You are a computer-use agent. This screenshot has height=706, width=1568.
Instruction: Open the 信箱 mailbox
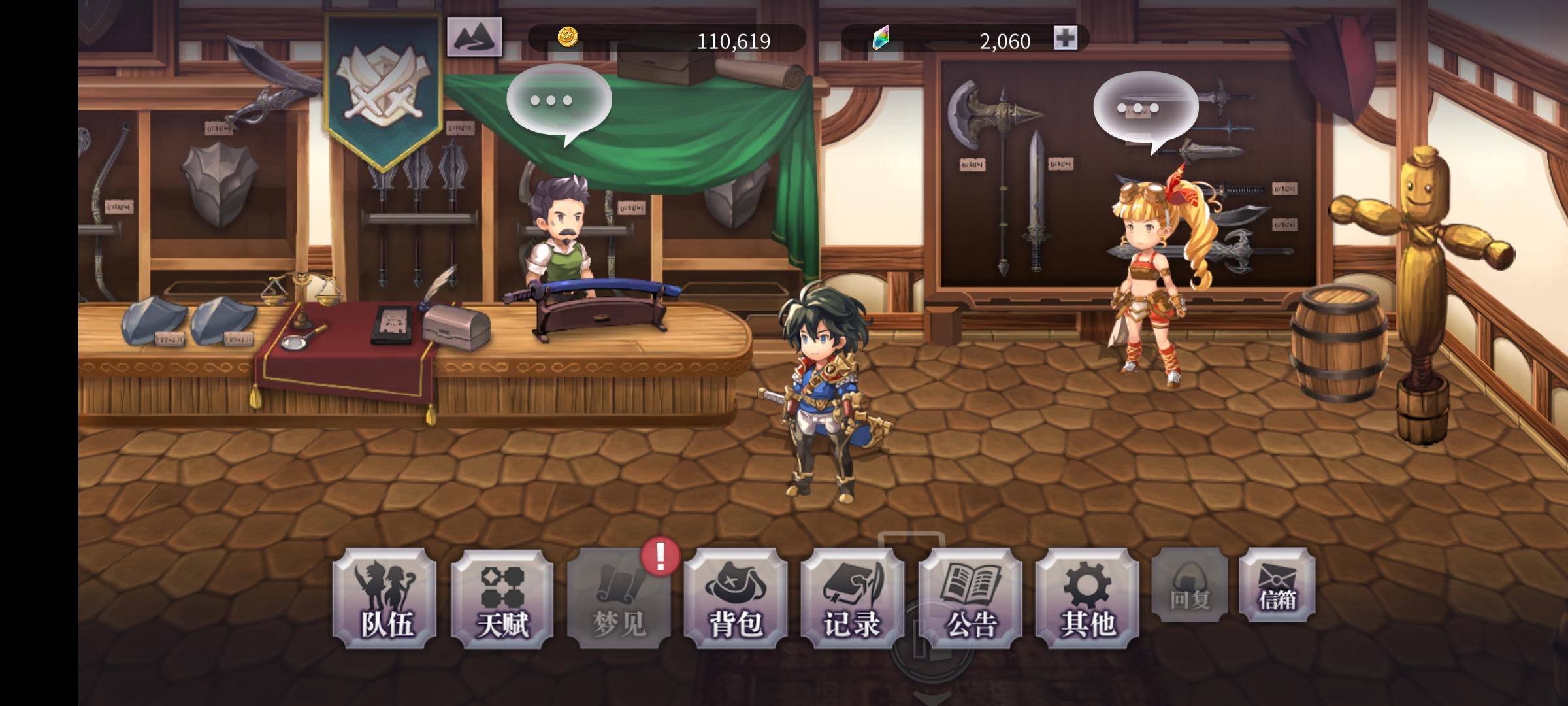coord(1277,585)
